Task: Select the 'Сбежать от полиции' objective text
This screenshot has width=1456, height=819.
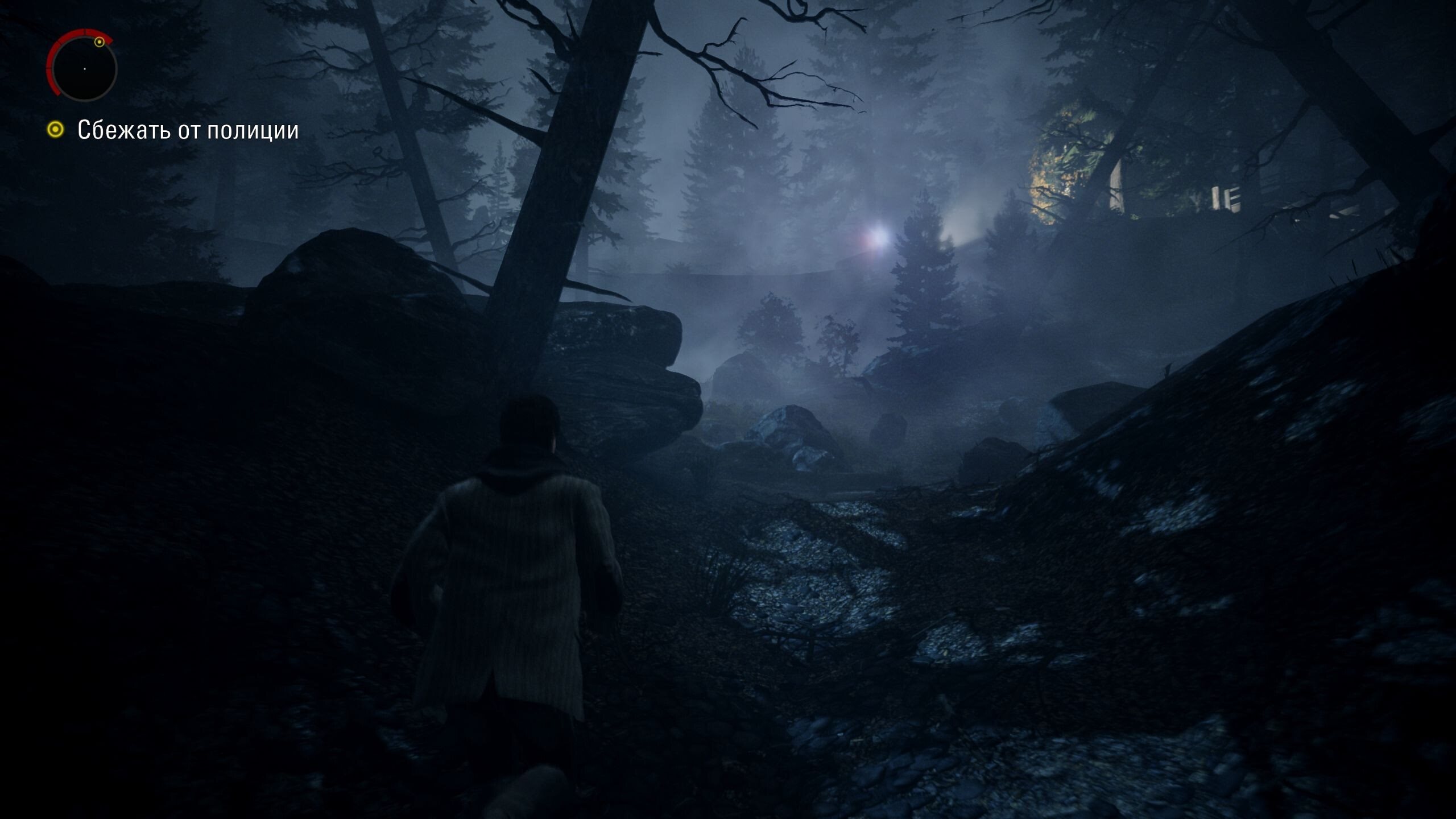Action: pos(188,130)
